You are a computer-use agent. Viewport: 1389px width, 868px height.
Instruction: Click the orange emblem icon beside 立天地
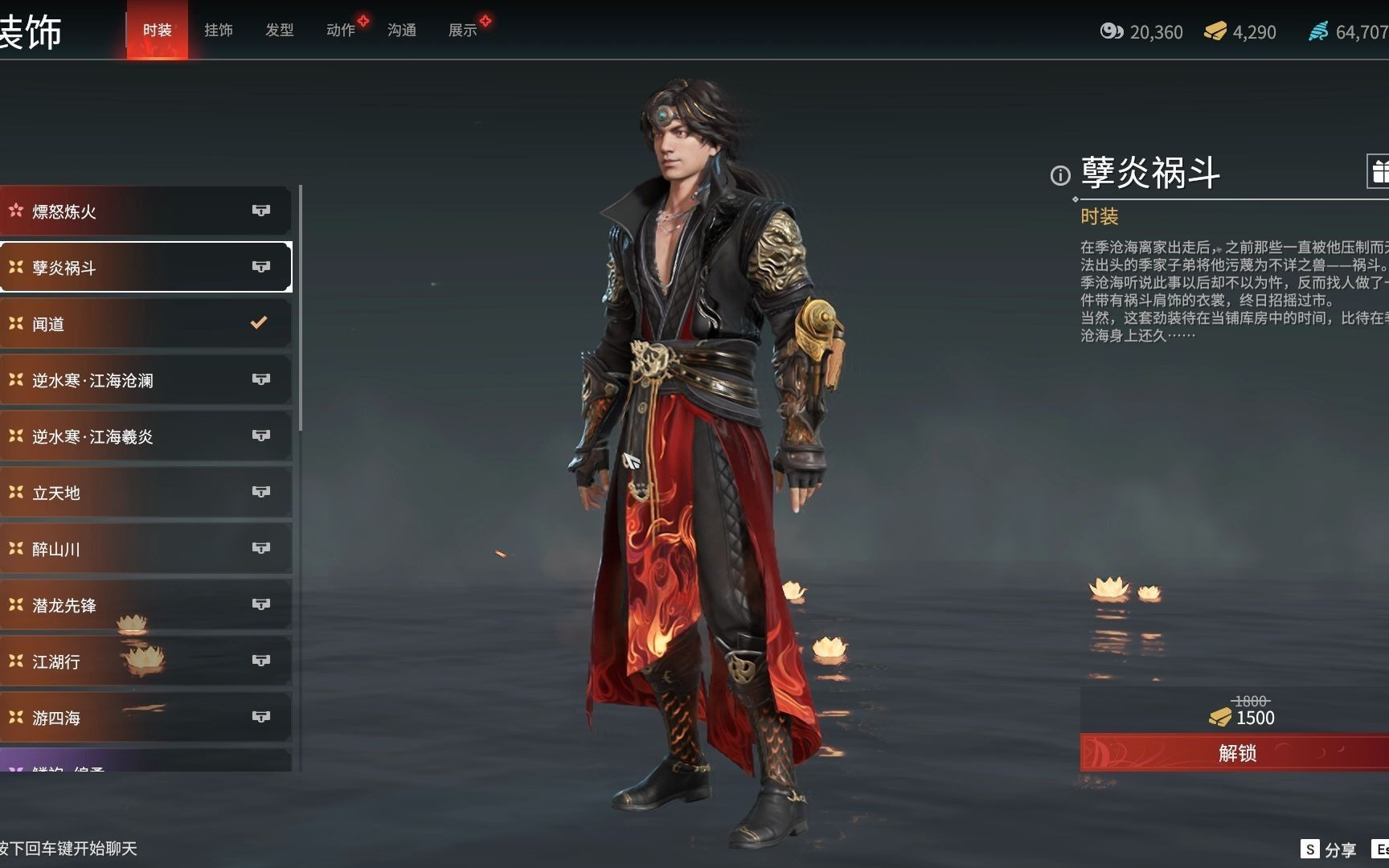click(16, 493)
